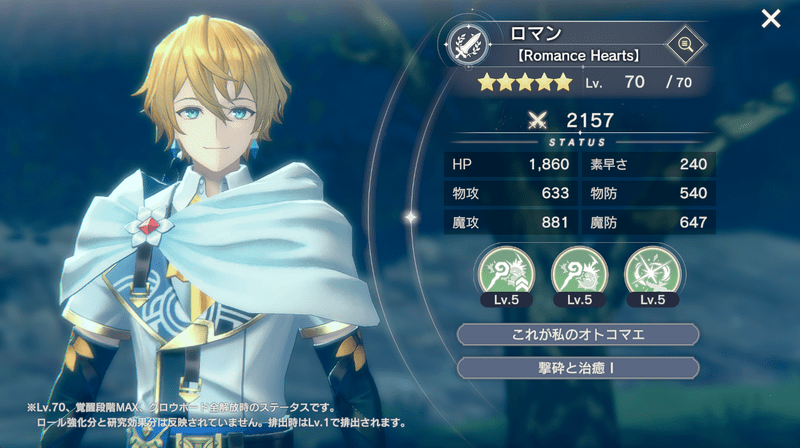Open the これが私のオトコマエ ability
Viewport: 800px width, 448px height.
[x=578, y=334]
